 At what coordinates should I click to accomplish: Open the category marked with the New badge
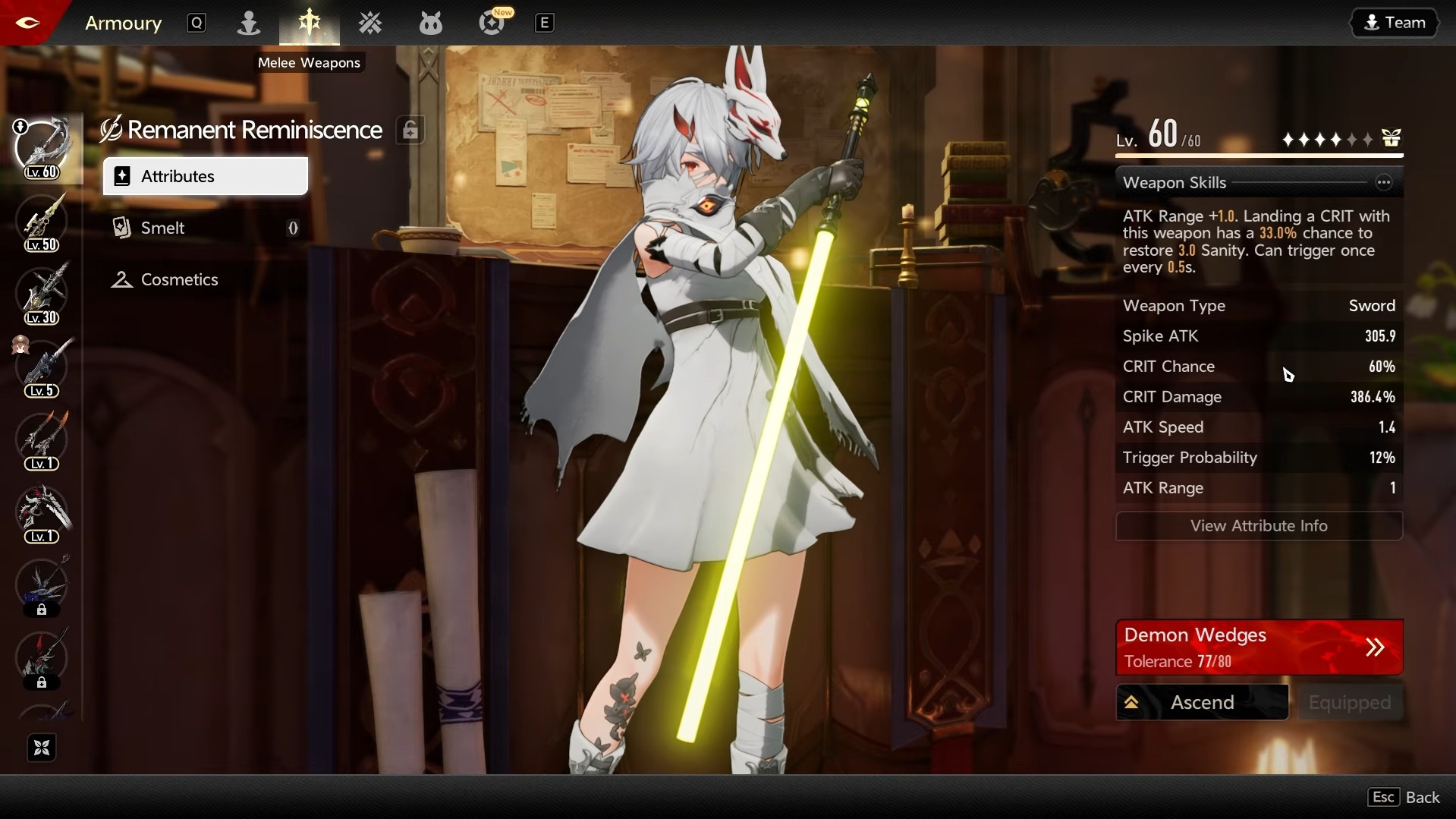point(492,23)
